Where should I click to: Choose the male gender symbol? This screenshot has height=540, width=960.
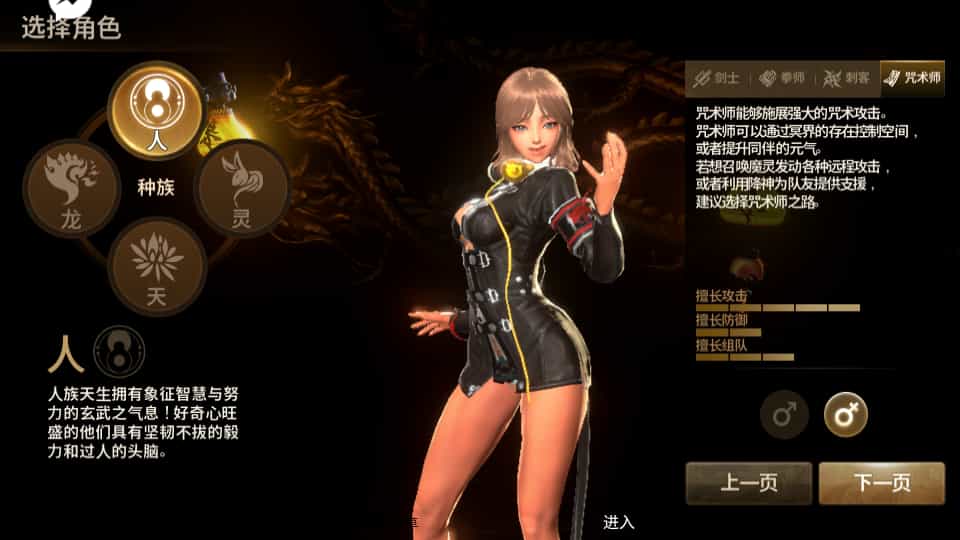point(784,414)
